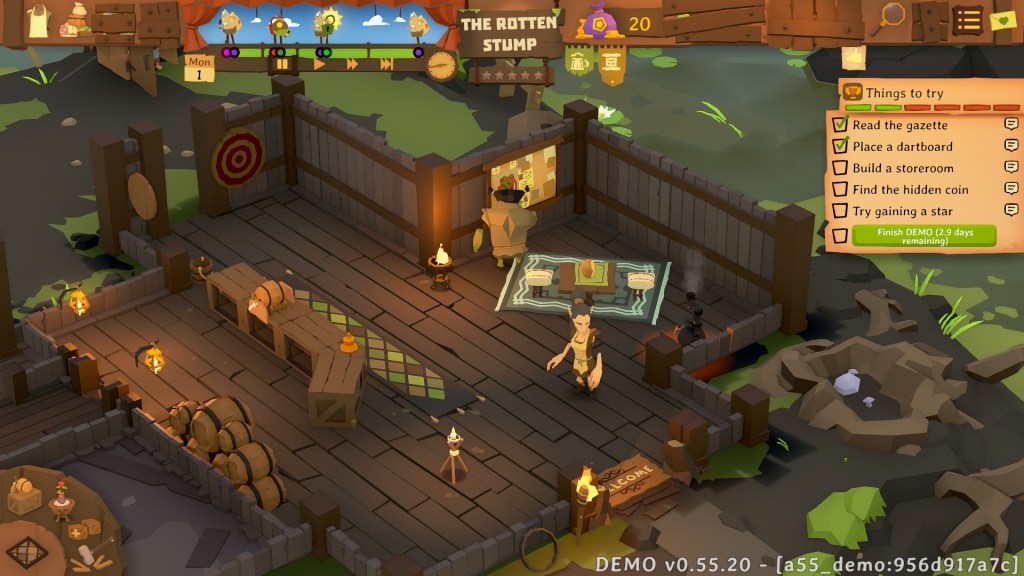Click Finish DEMO green button
This screenshot has height=576, width=1024.
tap(923, 236)
